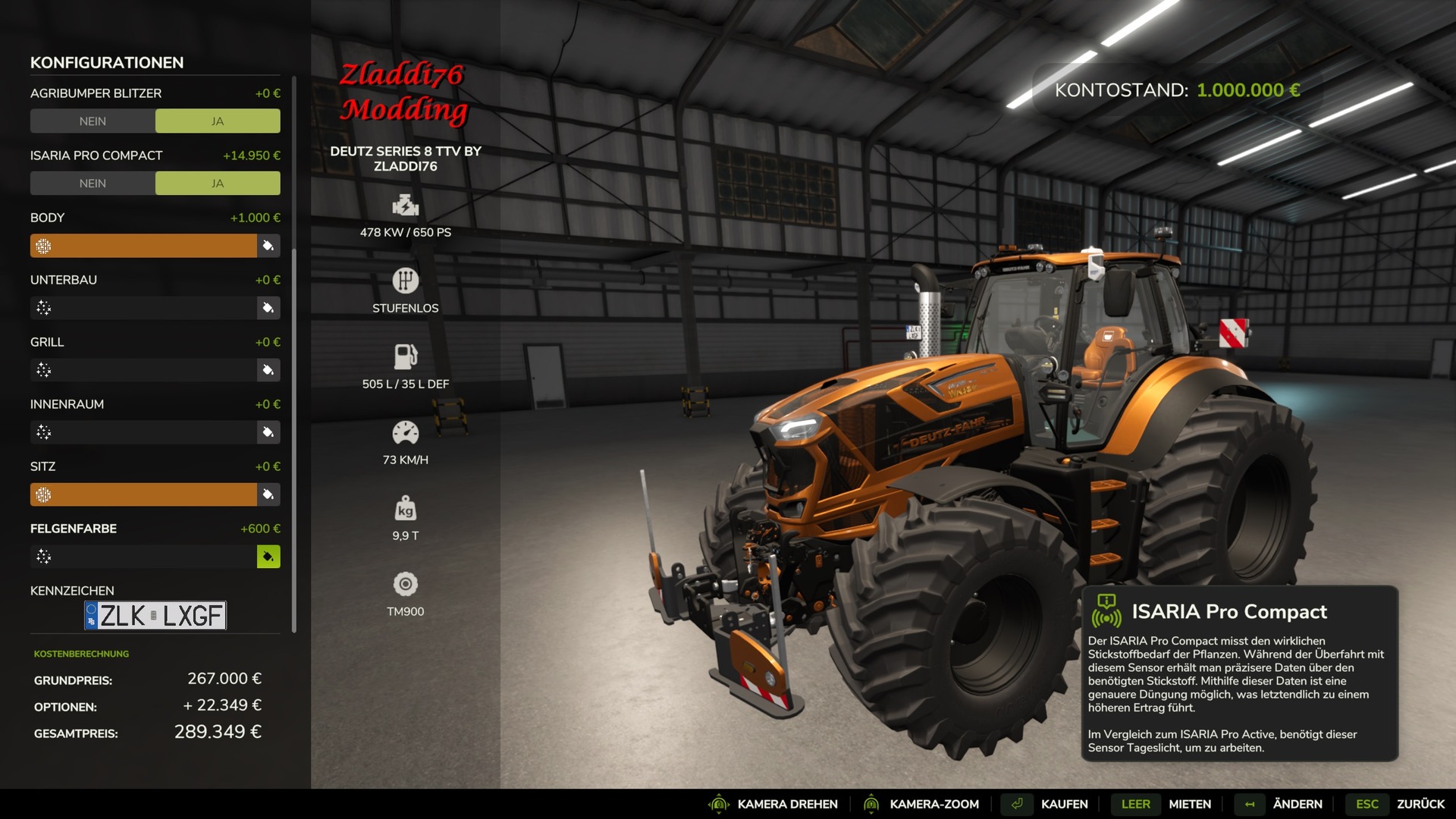The width and height of the screenshot is (1456, 819).
Task: Set Agribumper Blitzer to Nein
Action: pos(93,121)
